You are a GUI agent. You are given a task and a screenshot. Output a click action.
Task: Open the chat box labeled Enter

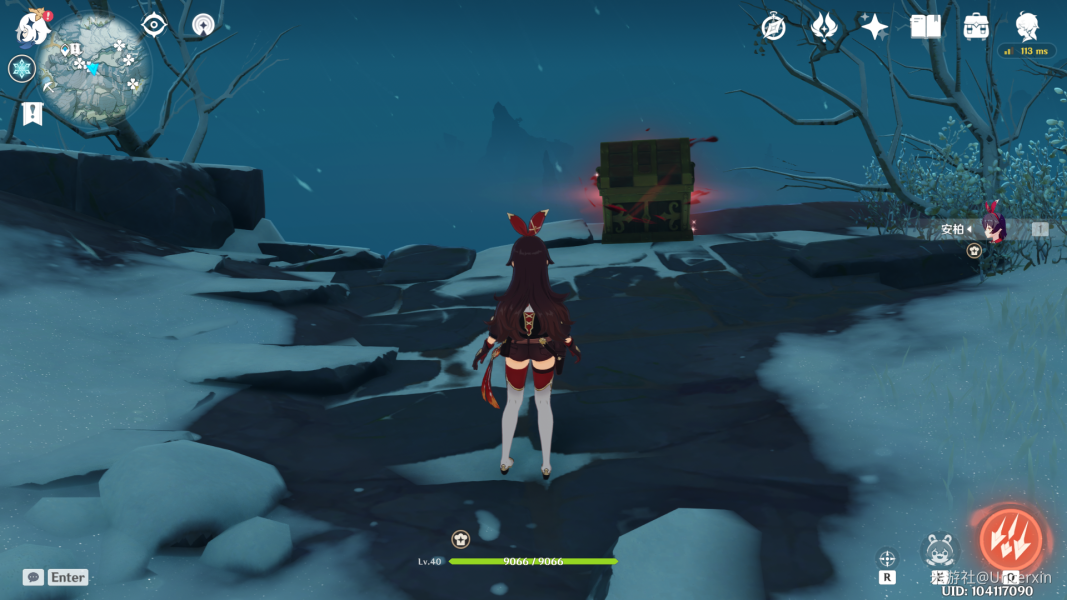click(57, 577)
